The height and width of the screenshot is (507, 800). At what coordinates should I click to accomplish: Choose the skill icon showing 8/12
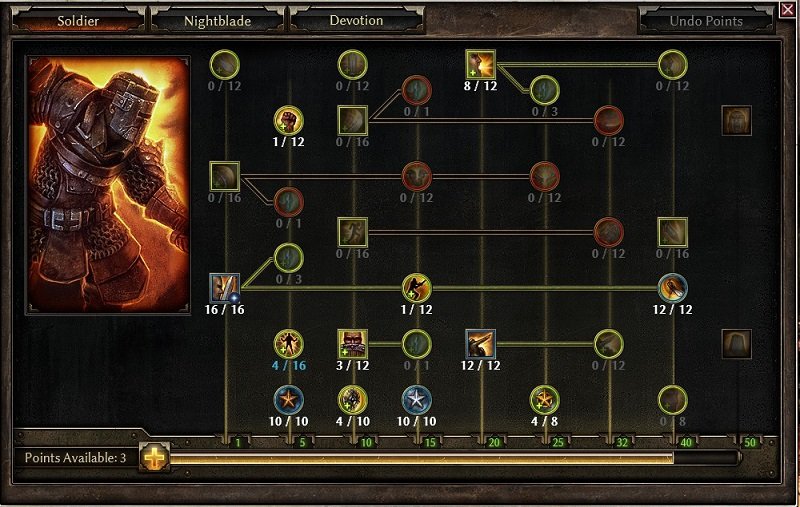tap(480, 64)
